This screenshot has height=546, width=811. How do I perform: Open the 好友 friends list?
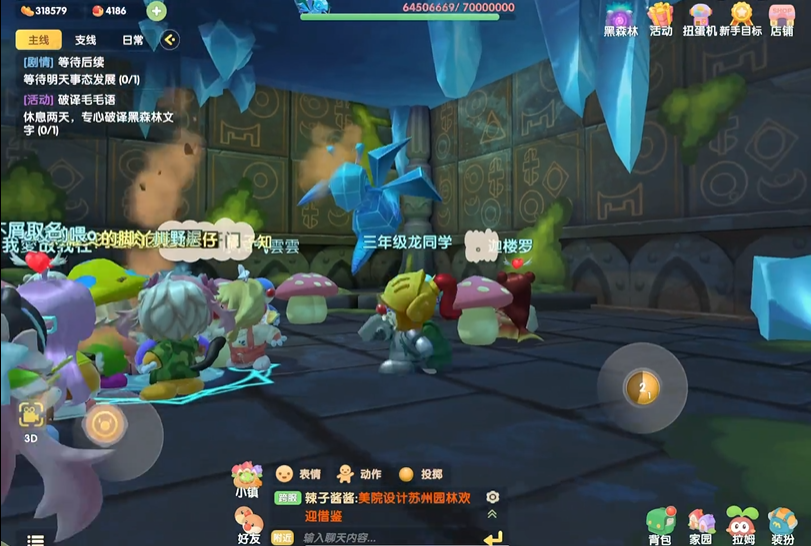tap(248, 524)
